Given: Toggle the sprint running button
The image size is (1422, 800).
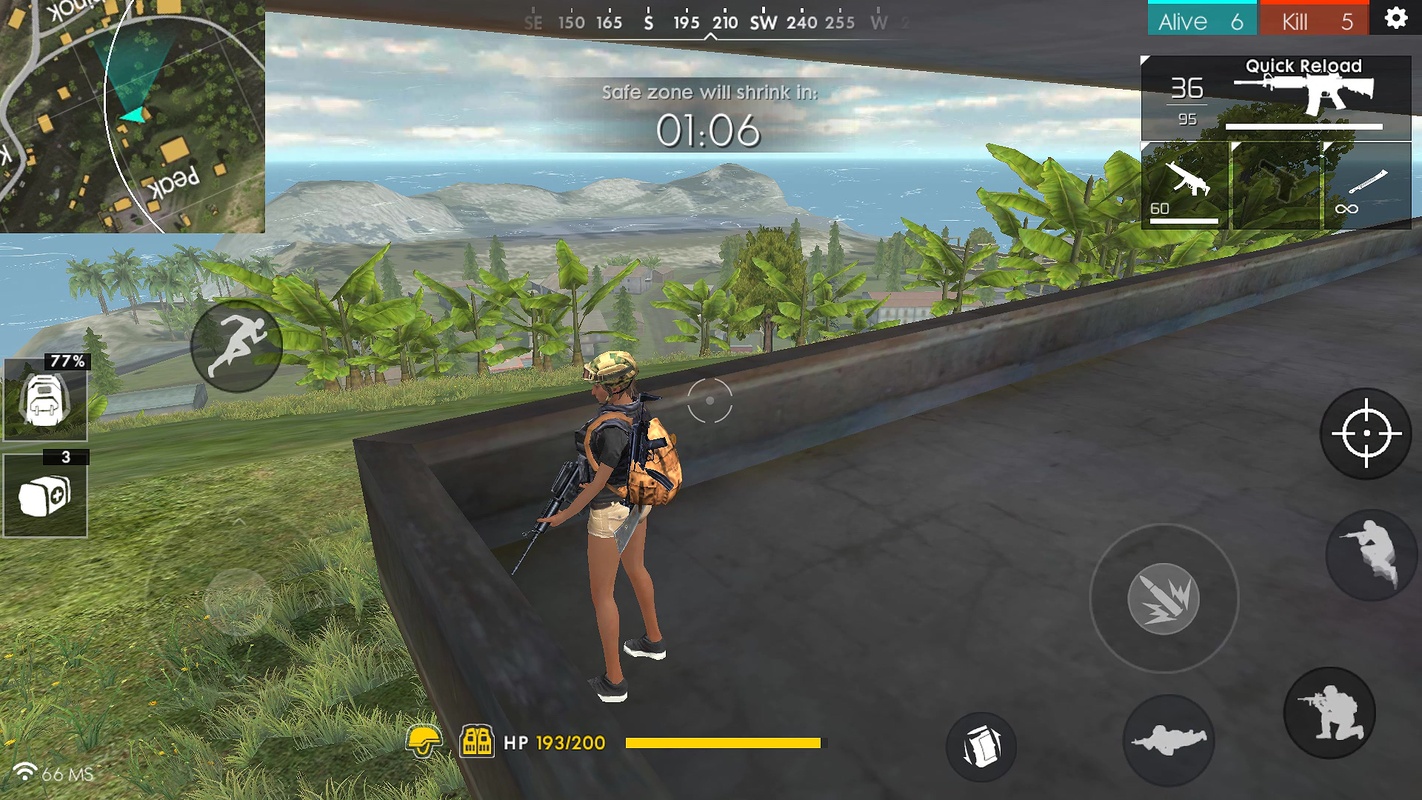Looking at the screenshot, I should (236, 346).
